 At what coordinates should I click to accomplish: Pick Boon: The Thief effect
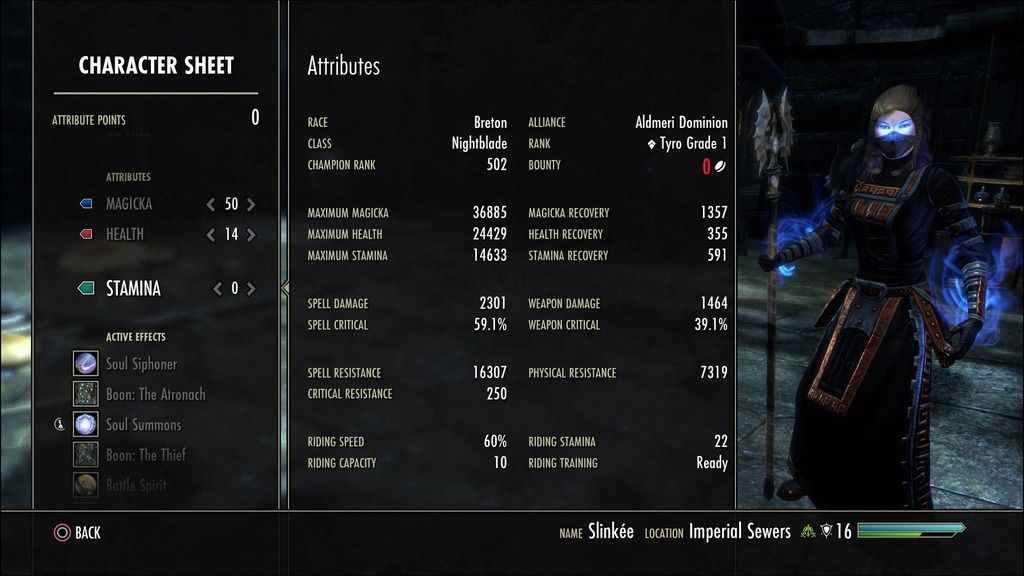click(146, 455)
